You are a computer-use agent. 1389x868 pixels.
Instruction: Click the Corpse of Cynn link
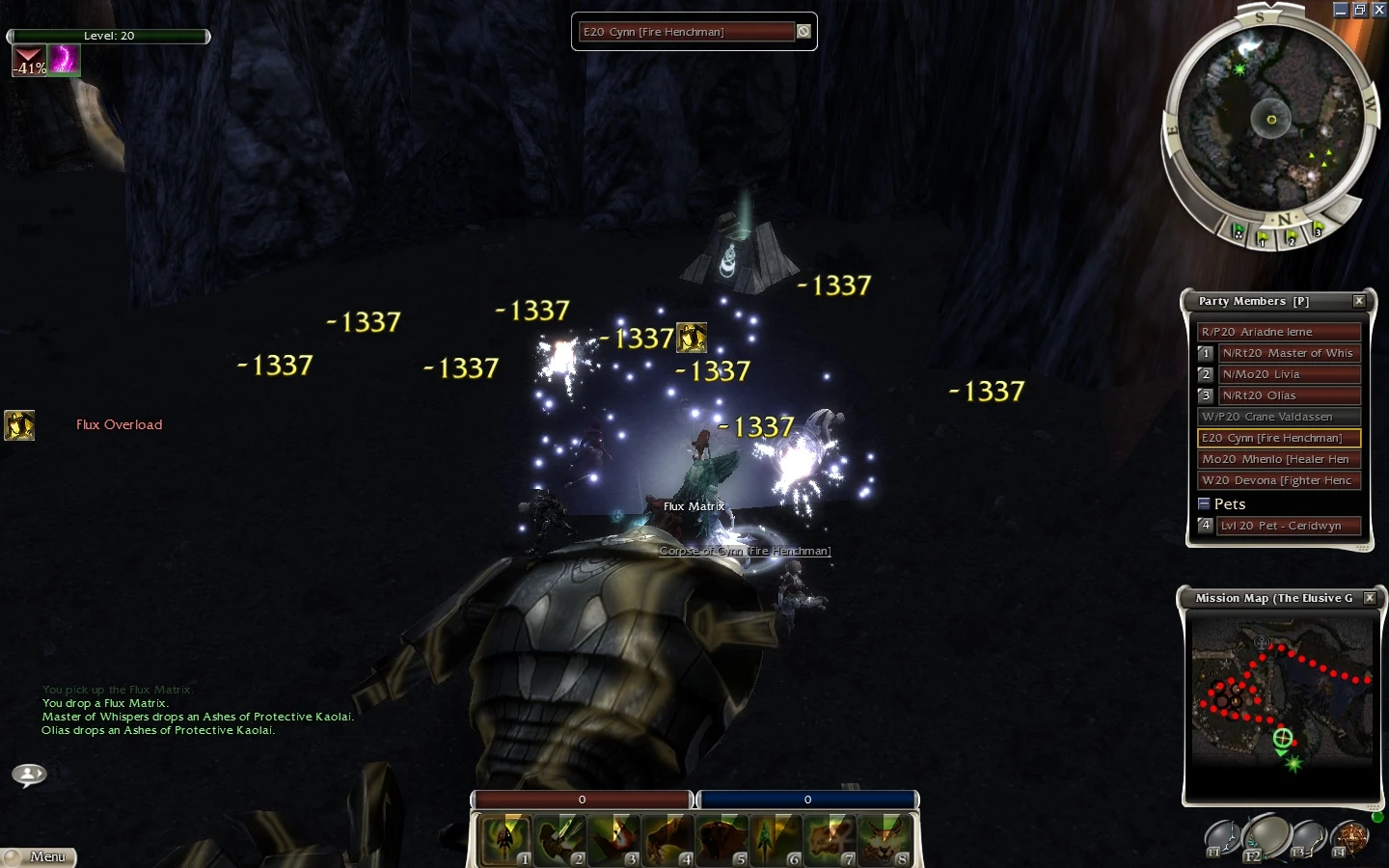(x=744, y=551)
